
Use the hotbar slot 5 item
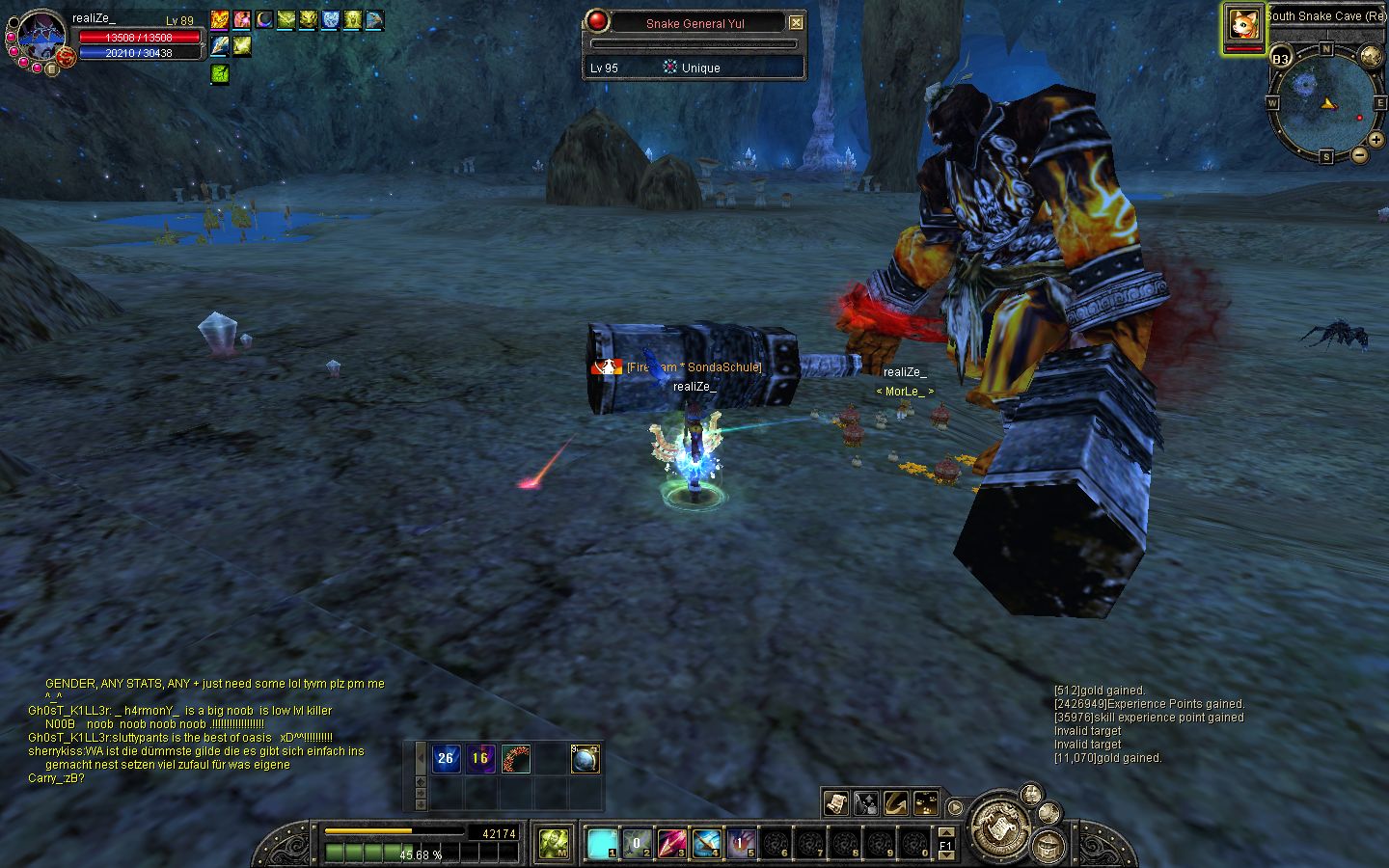coord(741,844)
